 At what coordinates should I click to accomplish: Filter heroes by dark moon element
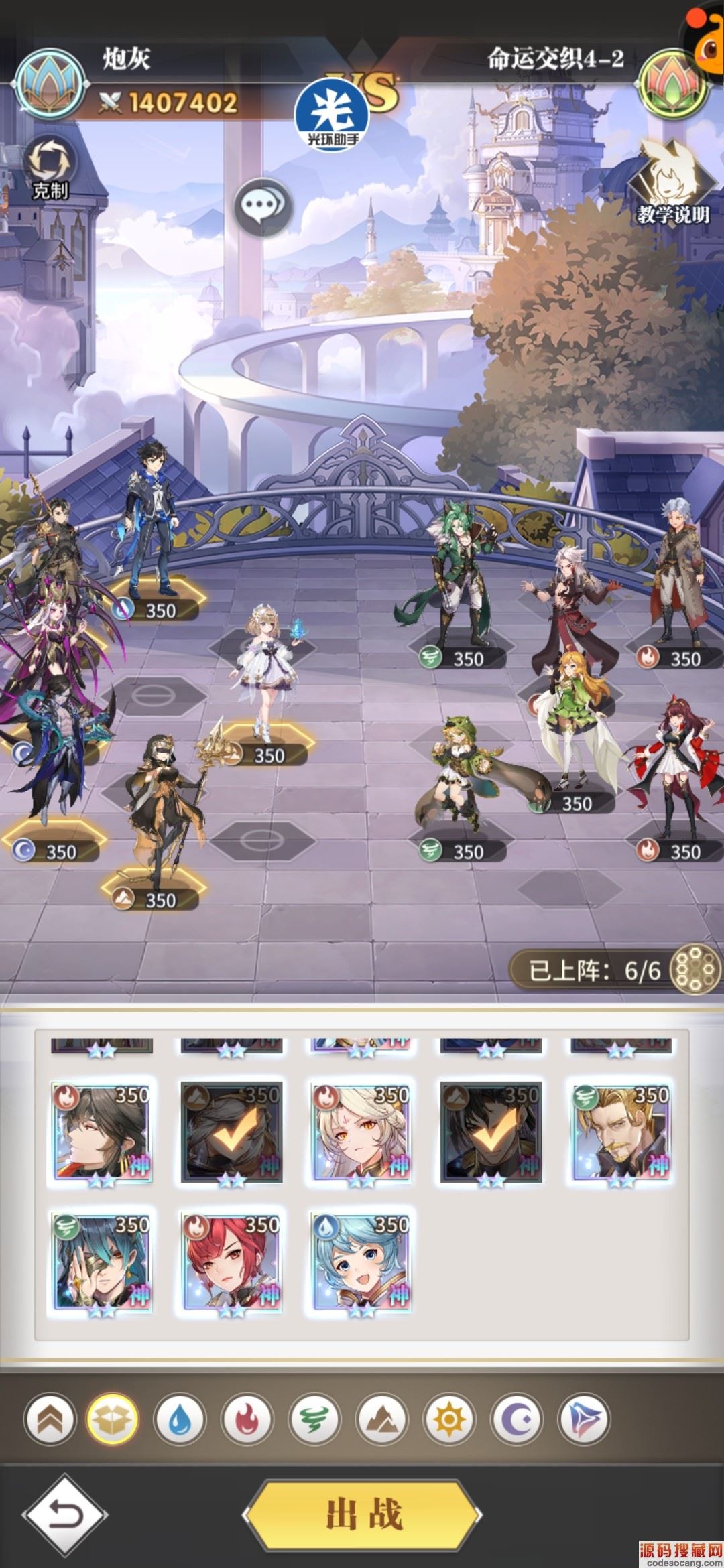(x=516, y=1419)
